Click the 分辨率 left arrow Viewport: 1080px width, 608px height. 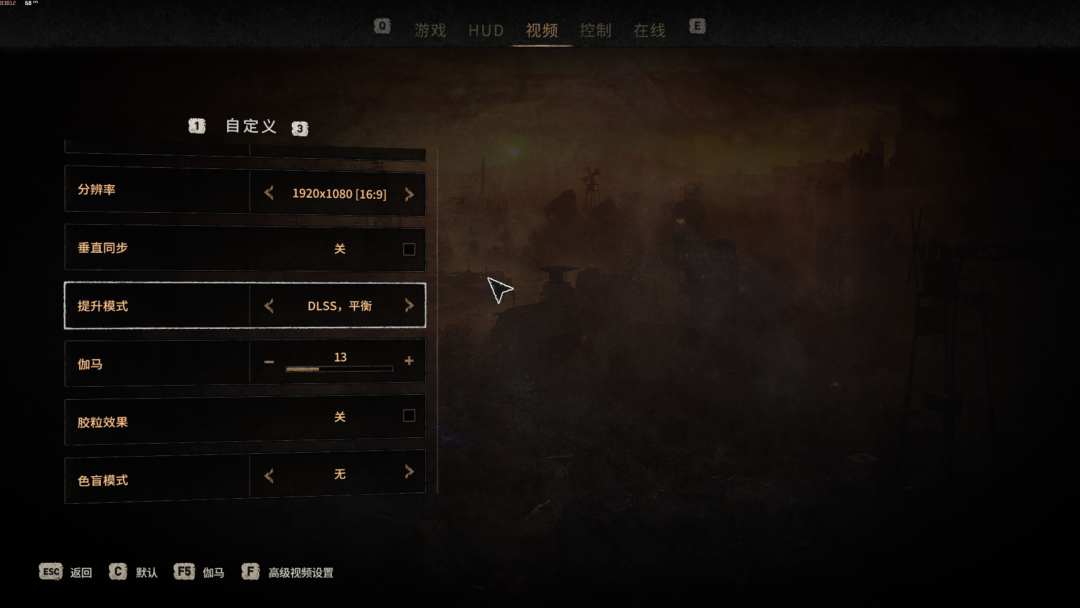269,194
